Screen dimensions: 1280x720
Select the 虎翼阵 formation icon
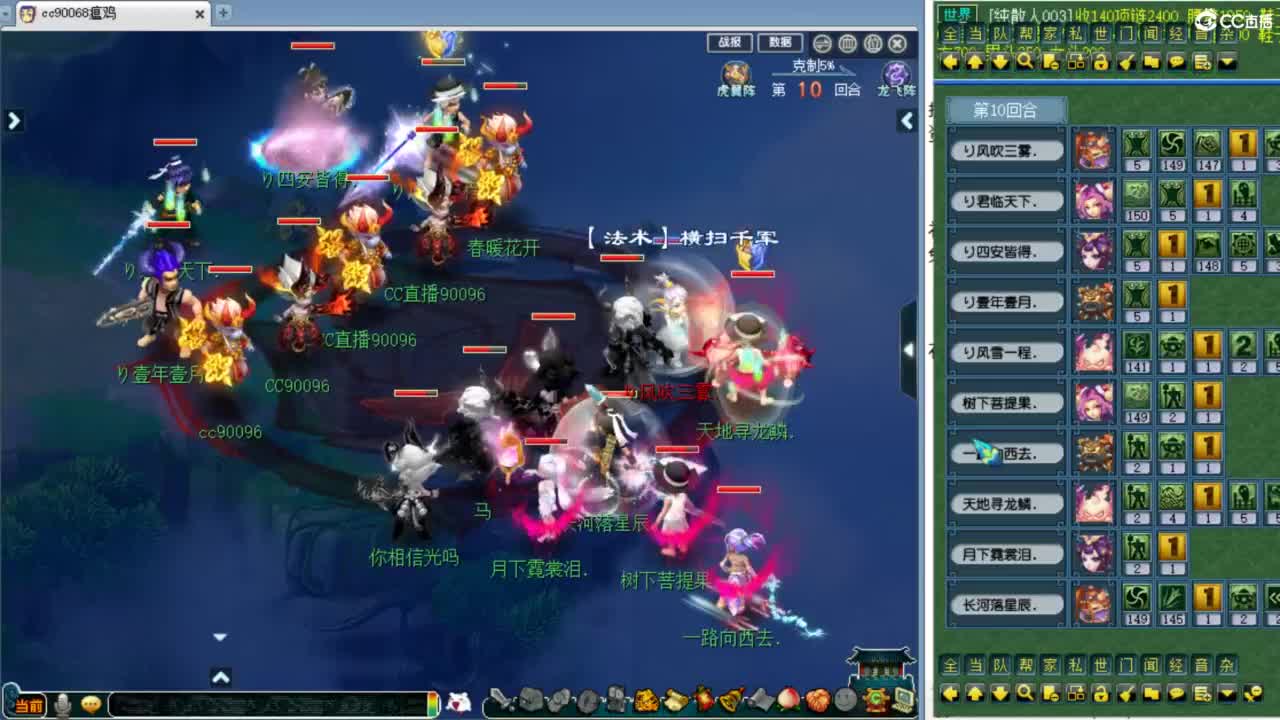pyautogui.click(x=735, y=75)
